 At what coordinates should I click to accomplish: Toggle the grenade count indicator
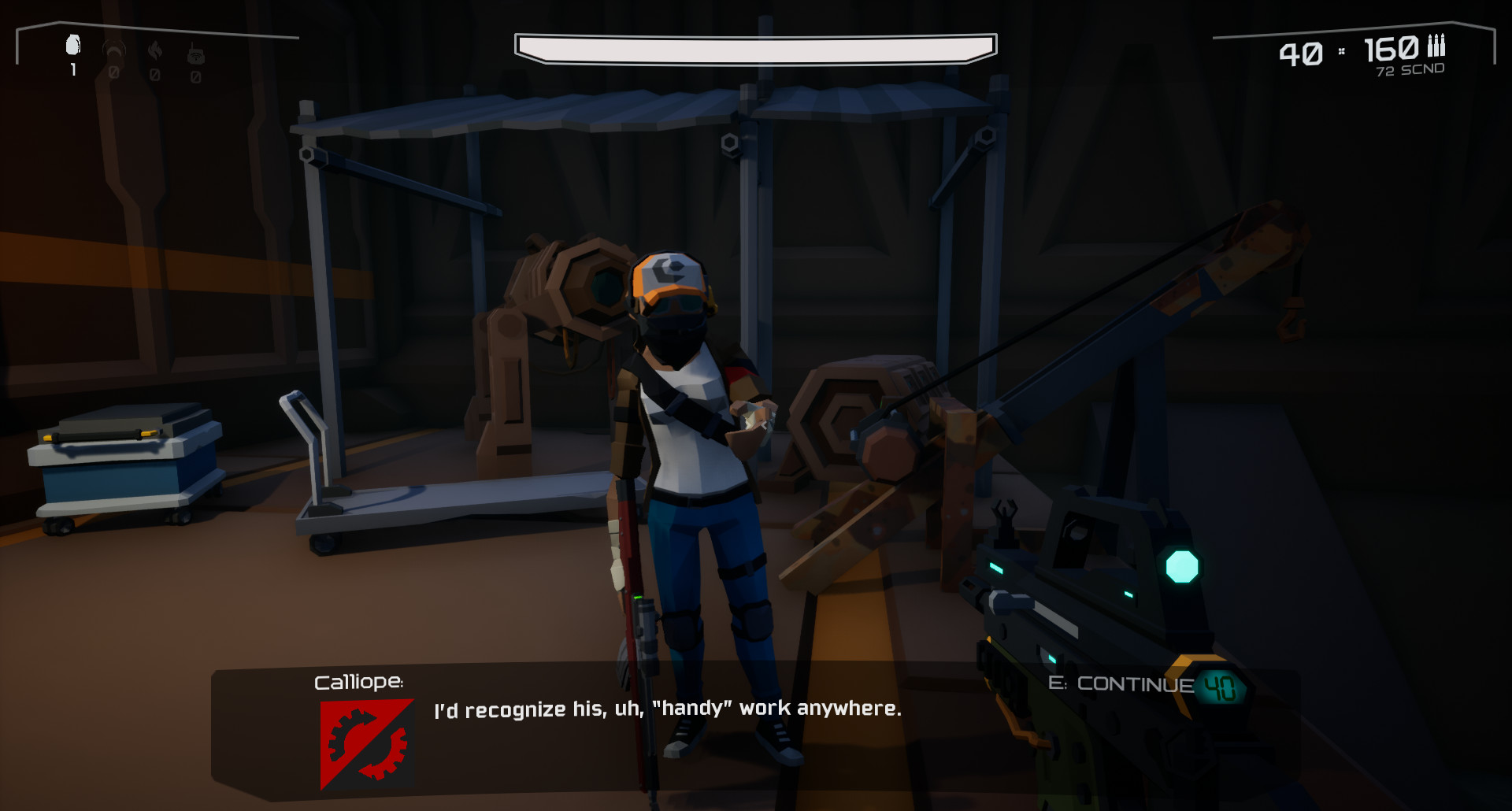point(72,71)
